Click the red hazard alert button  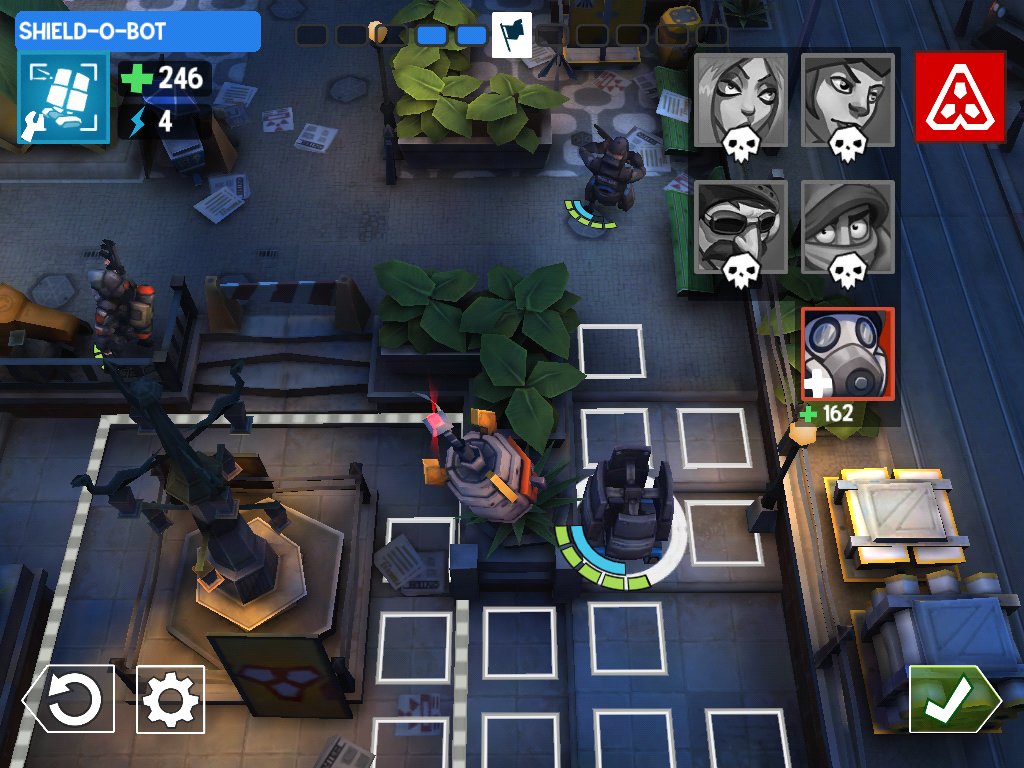[x=959, y=98]
